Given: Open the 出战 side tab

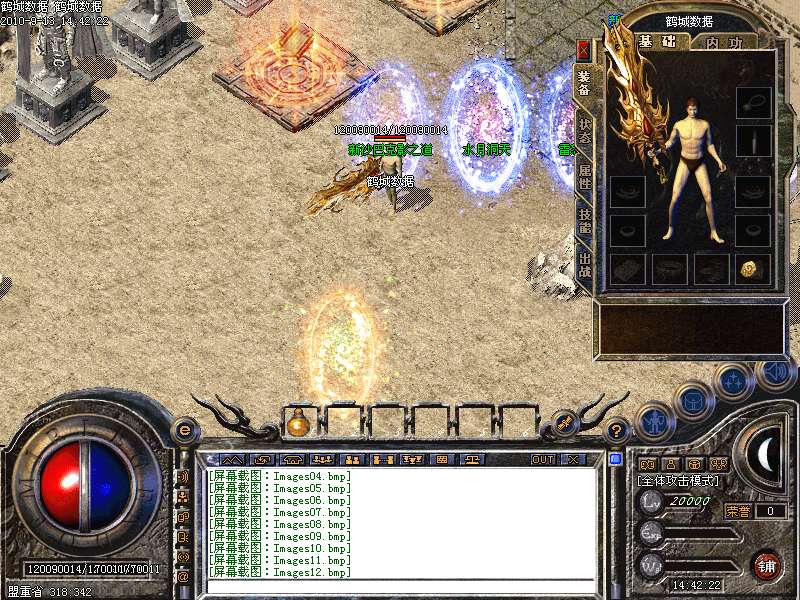Looking at the screenshot, I should 585,267.
